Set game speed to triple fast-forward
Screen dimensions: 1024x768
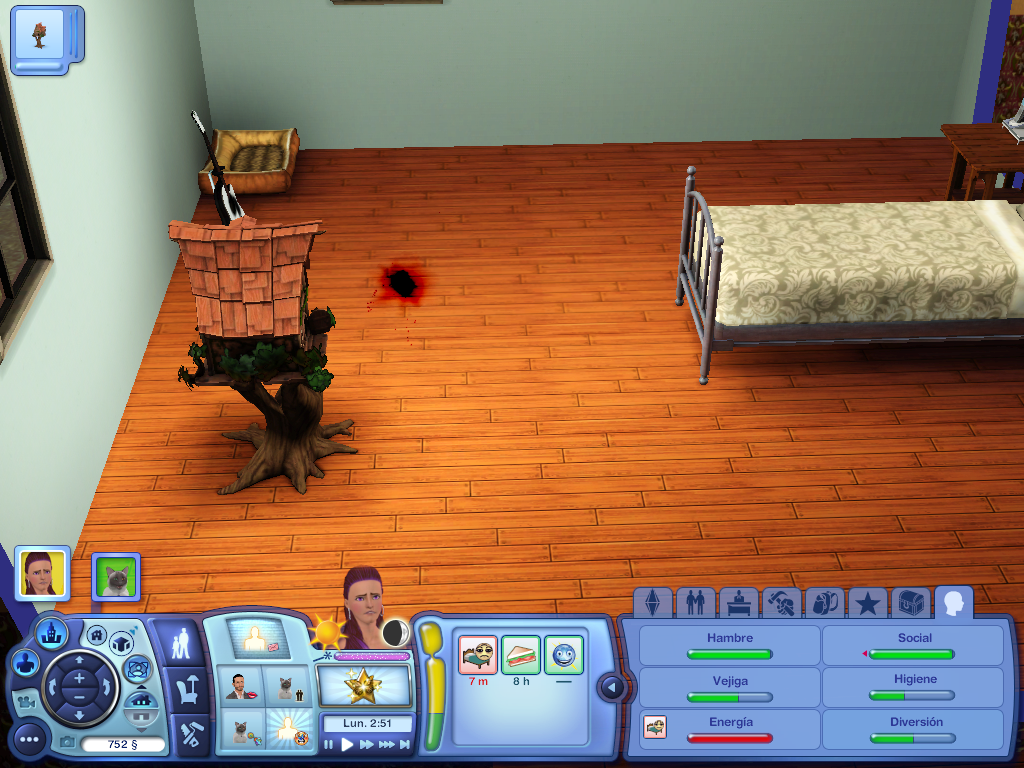[x=387, y=744]
